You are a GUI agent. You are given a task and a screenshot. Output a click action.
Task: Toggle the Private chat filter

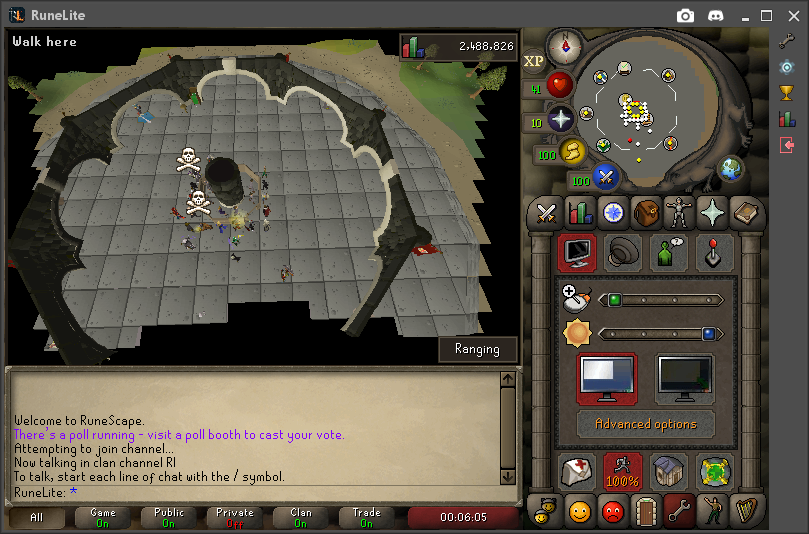(237, 518)
